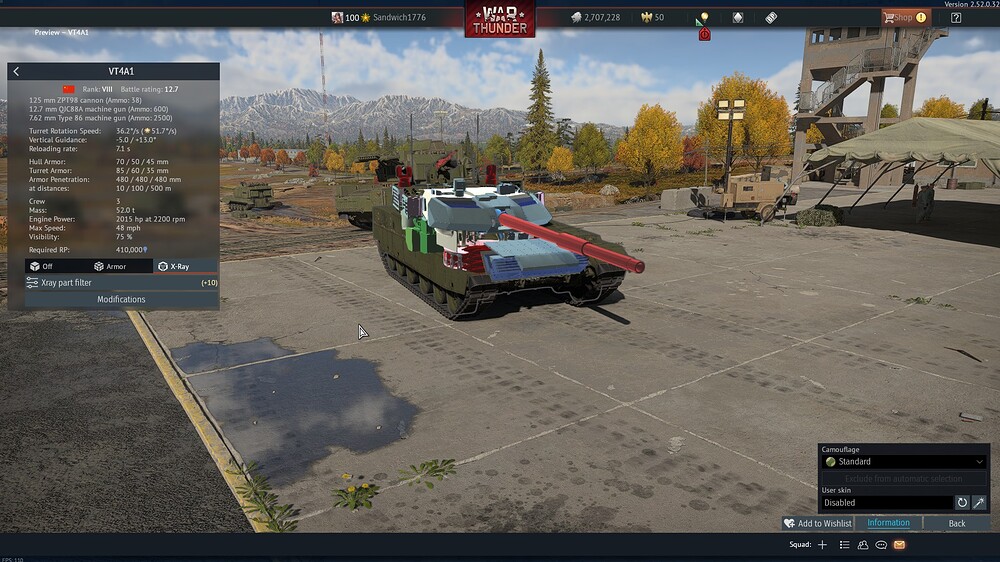Switch protection view to Off
This screenshot has width=1000, height=562.
click(41, 267)
